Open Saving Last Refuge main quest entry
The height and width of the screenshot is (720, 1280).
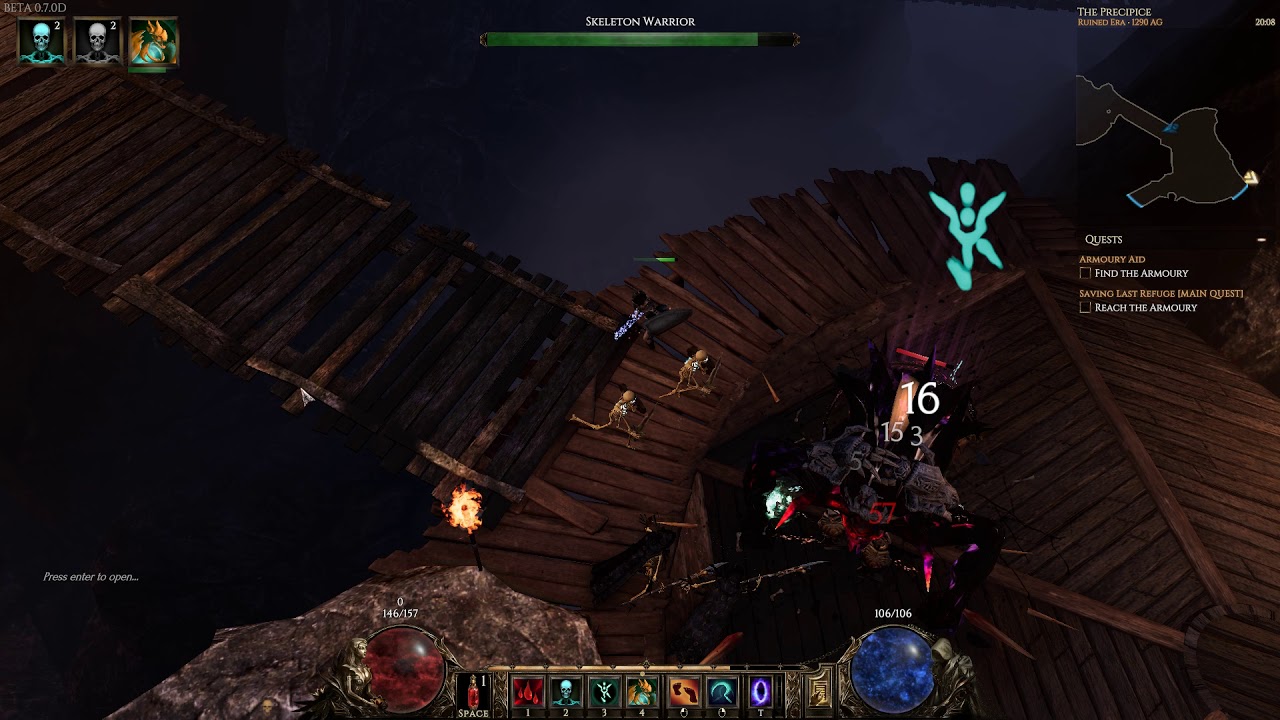(x=1160, y=293)
